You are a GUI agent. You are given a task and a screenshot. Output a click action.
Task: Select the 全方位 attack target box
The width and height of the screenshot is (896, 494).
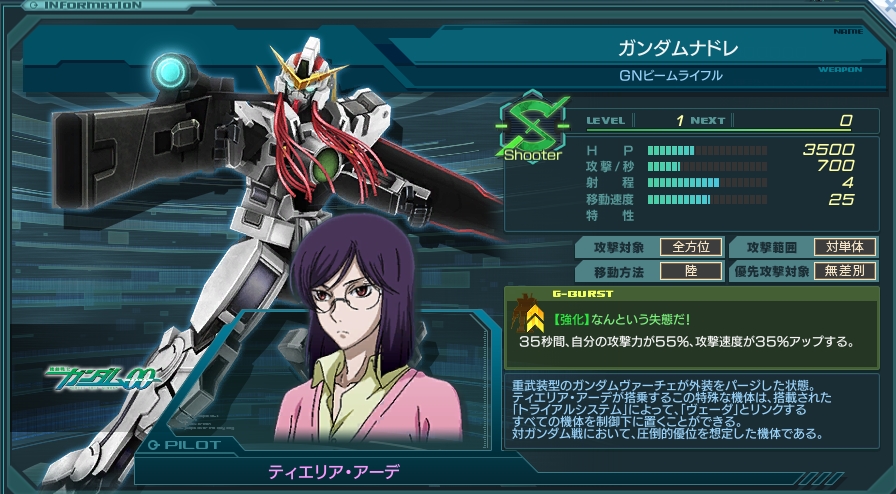pos(695,247)
